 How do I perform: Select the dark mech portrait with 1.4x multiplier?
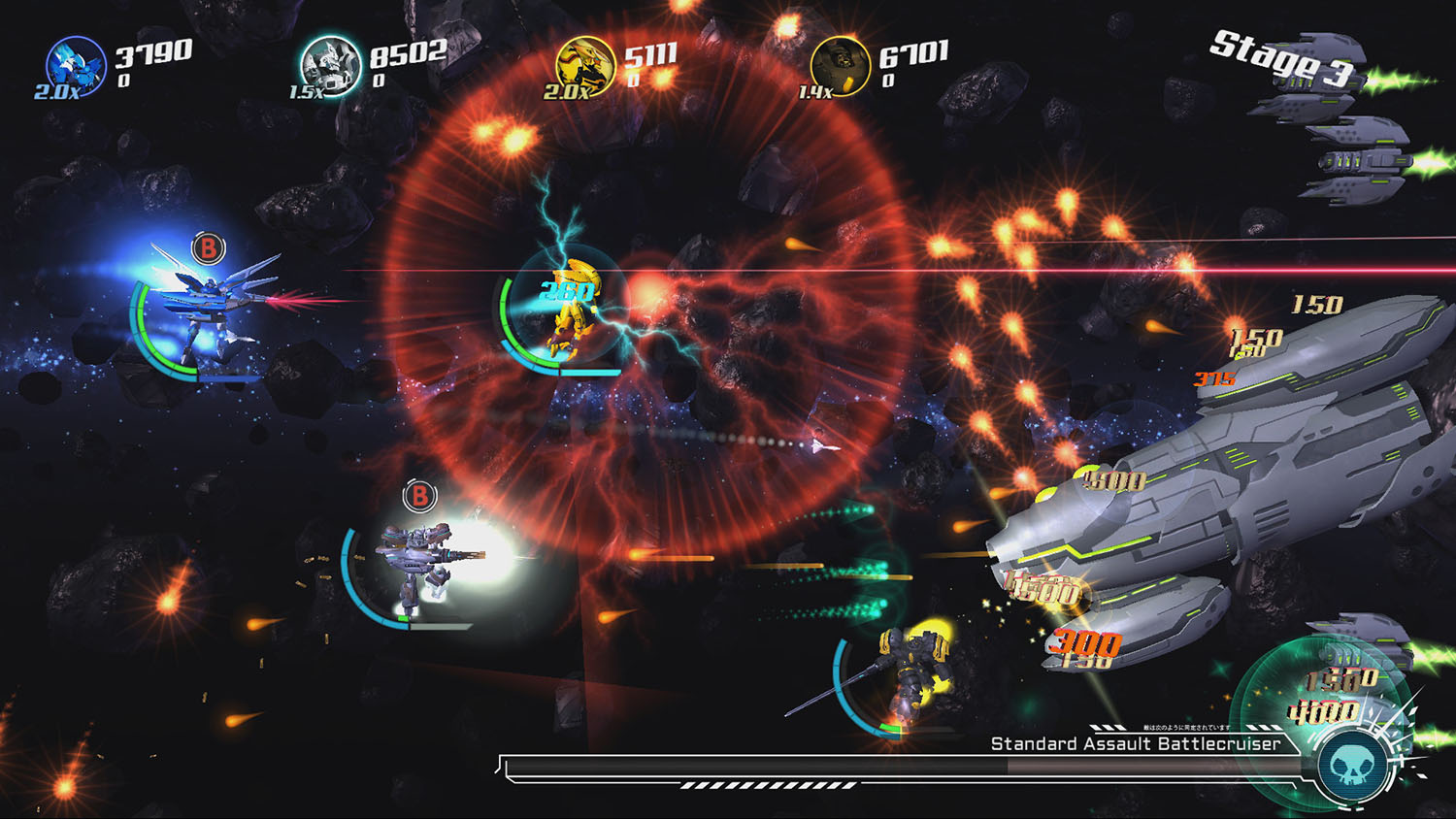(843, 66)
